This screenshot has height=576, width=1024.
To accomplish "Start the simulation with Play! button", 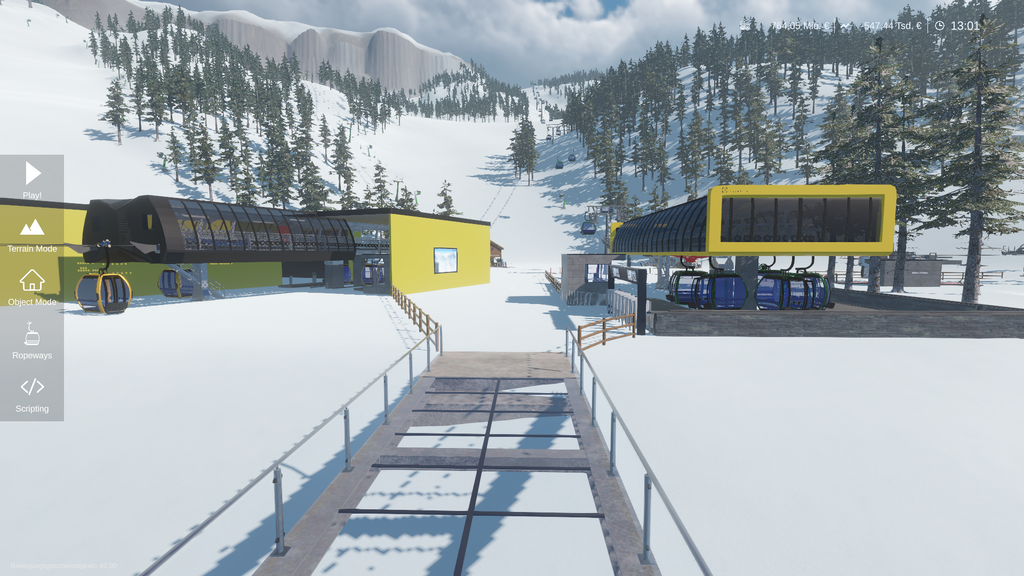I will (x=32, y=178).
